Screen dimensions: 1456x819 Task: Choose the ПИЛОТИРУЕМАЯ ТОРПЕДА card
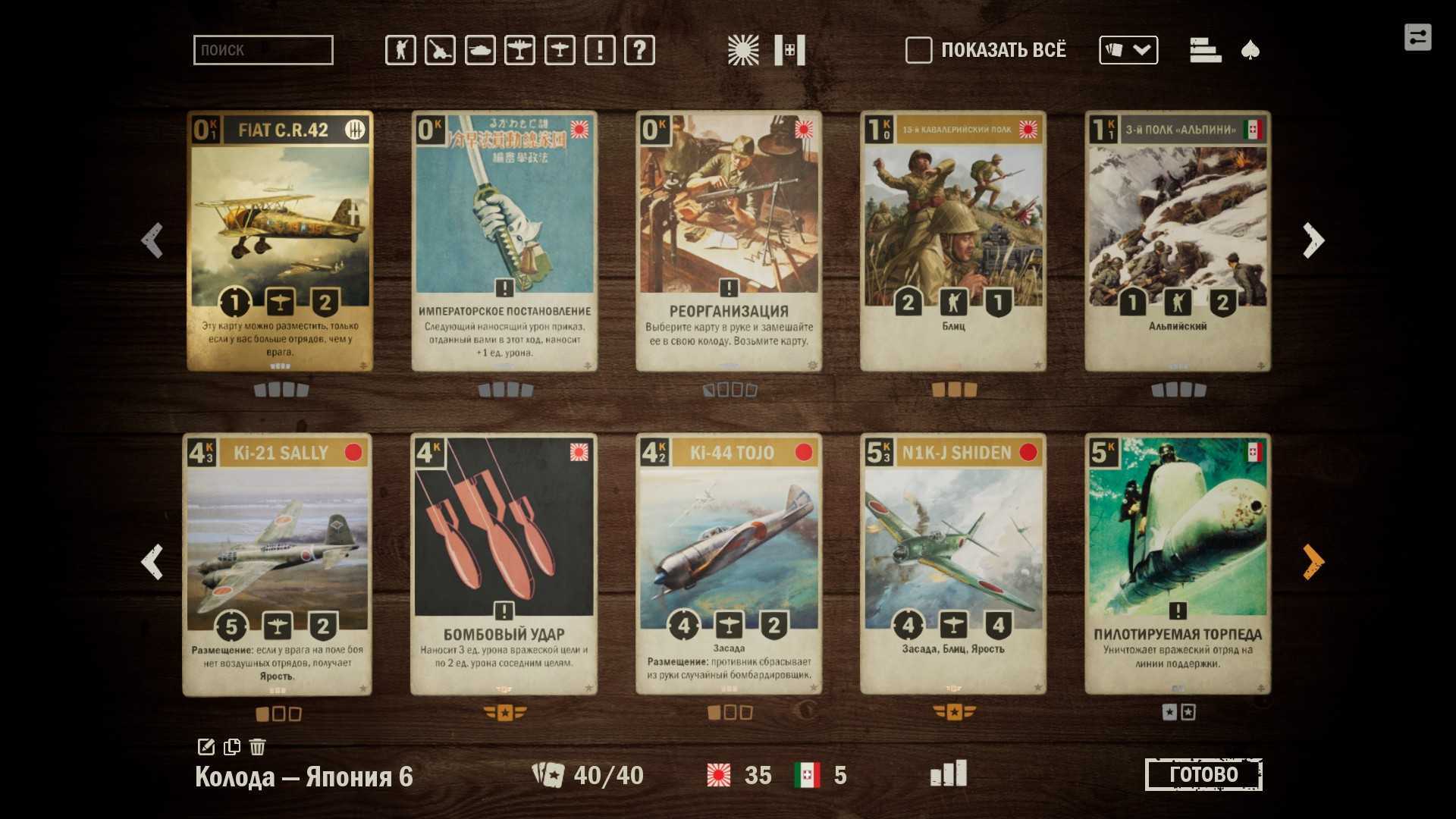tap(1178, 564)
